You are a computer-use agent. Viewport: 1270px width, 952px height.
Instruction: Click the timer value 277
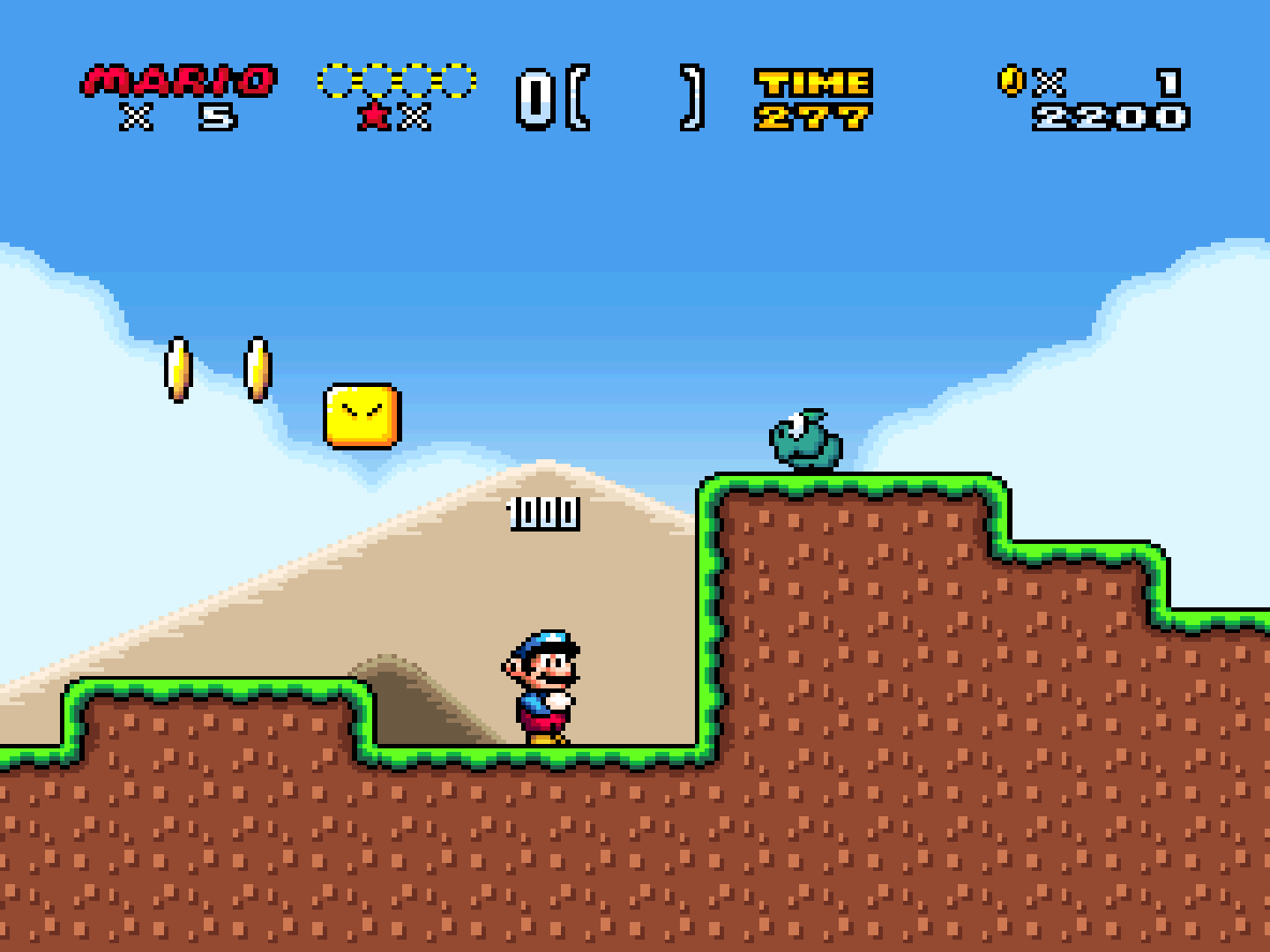click(812, 115)
